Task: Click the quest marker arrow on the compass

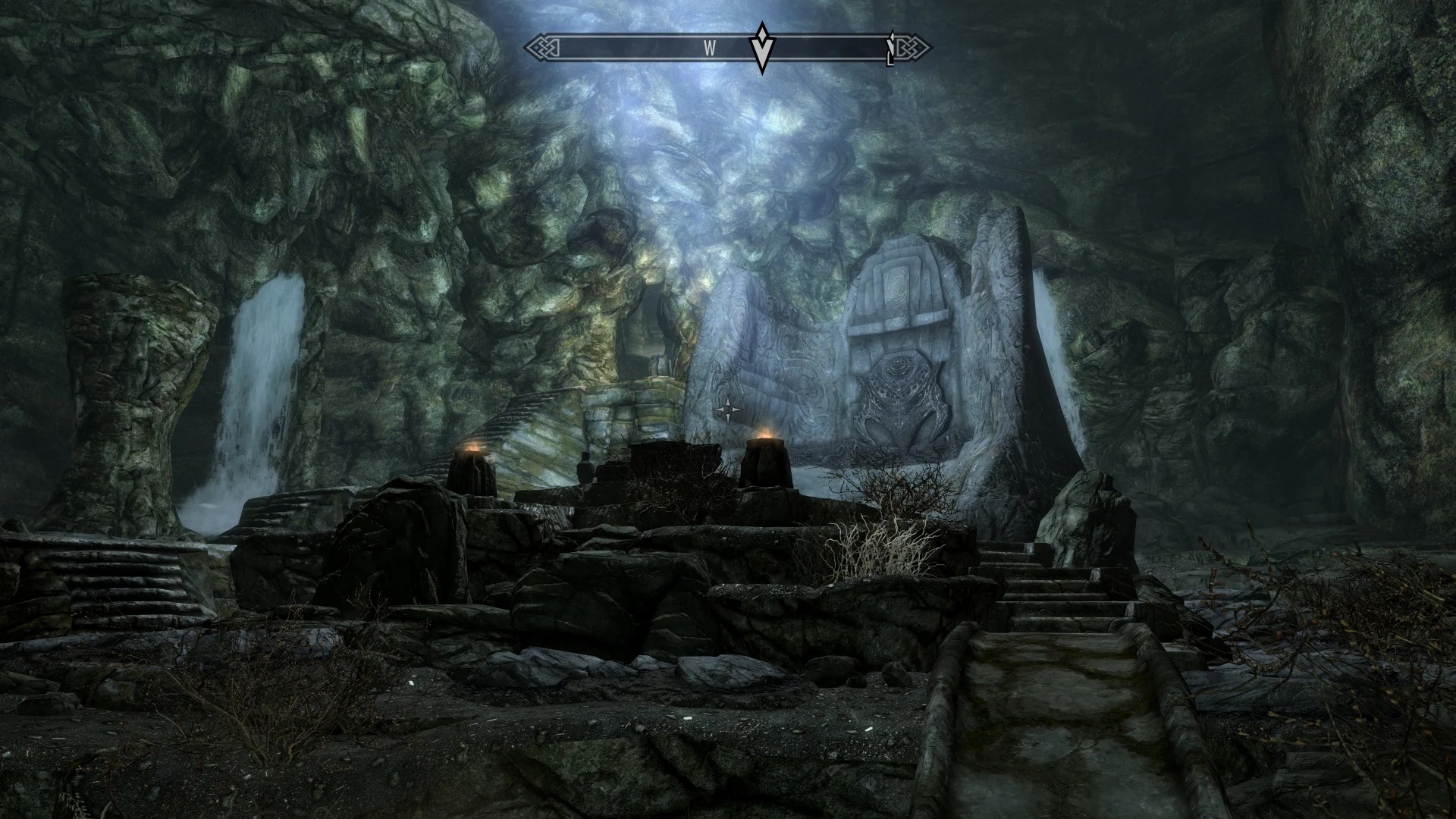Action: click(x=761, y=48)
